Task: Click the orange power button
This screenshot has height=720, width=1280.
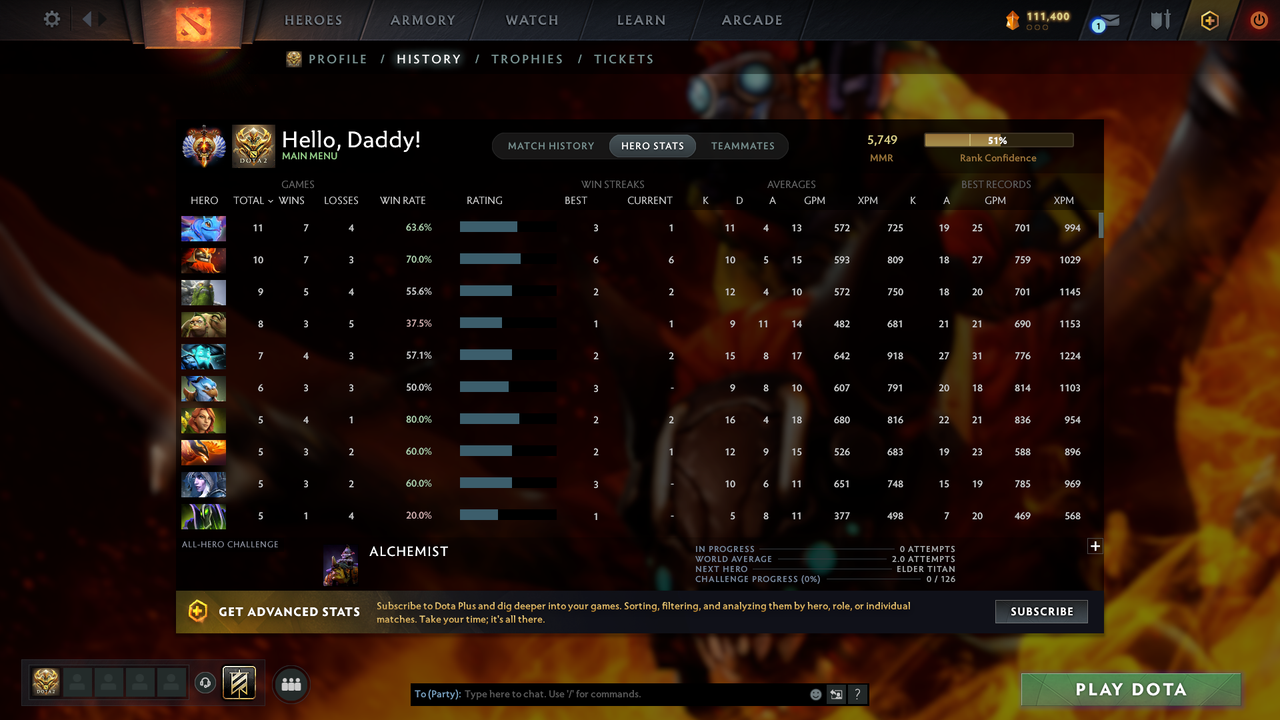Action: point(1259,19)
